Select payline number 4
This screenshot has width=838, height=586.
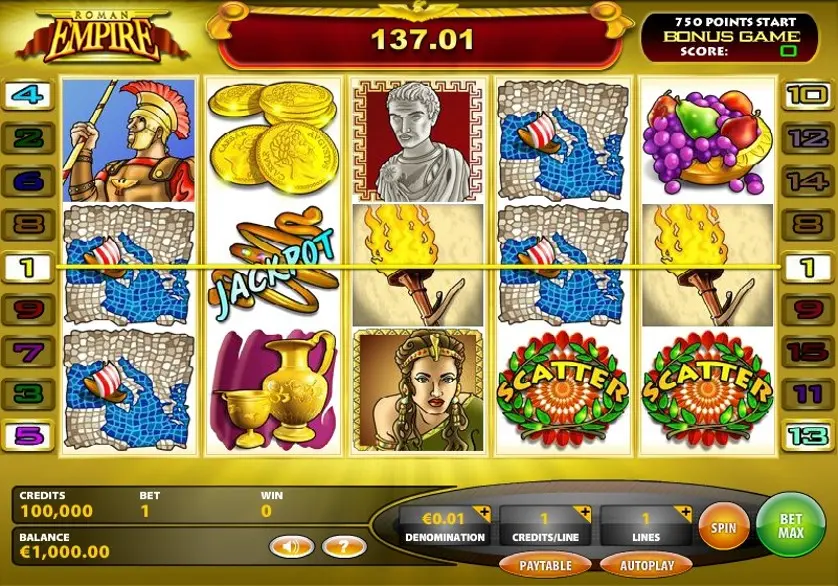[x=29, y=96]
